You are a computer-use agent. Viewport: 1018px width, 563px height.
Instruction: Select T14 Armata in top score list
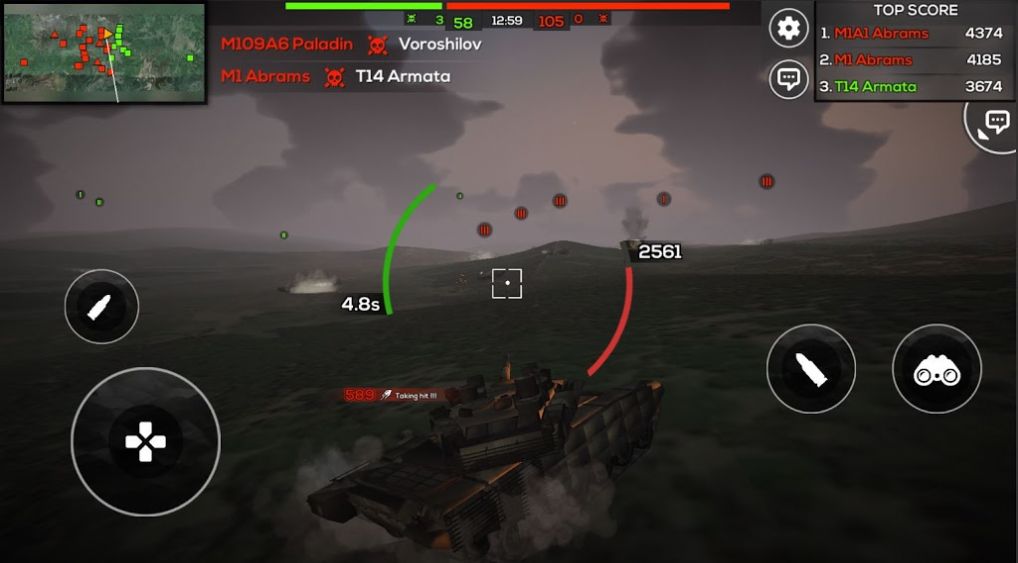(x=875, y=86)
